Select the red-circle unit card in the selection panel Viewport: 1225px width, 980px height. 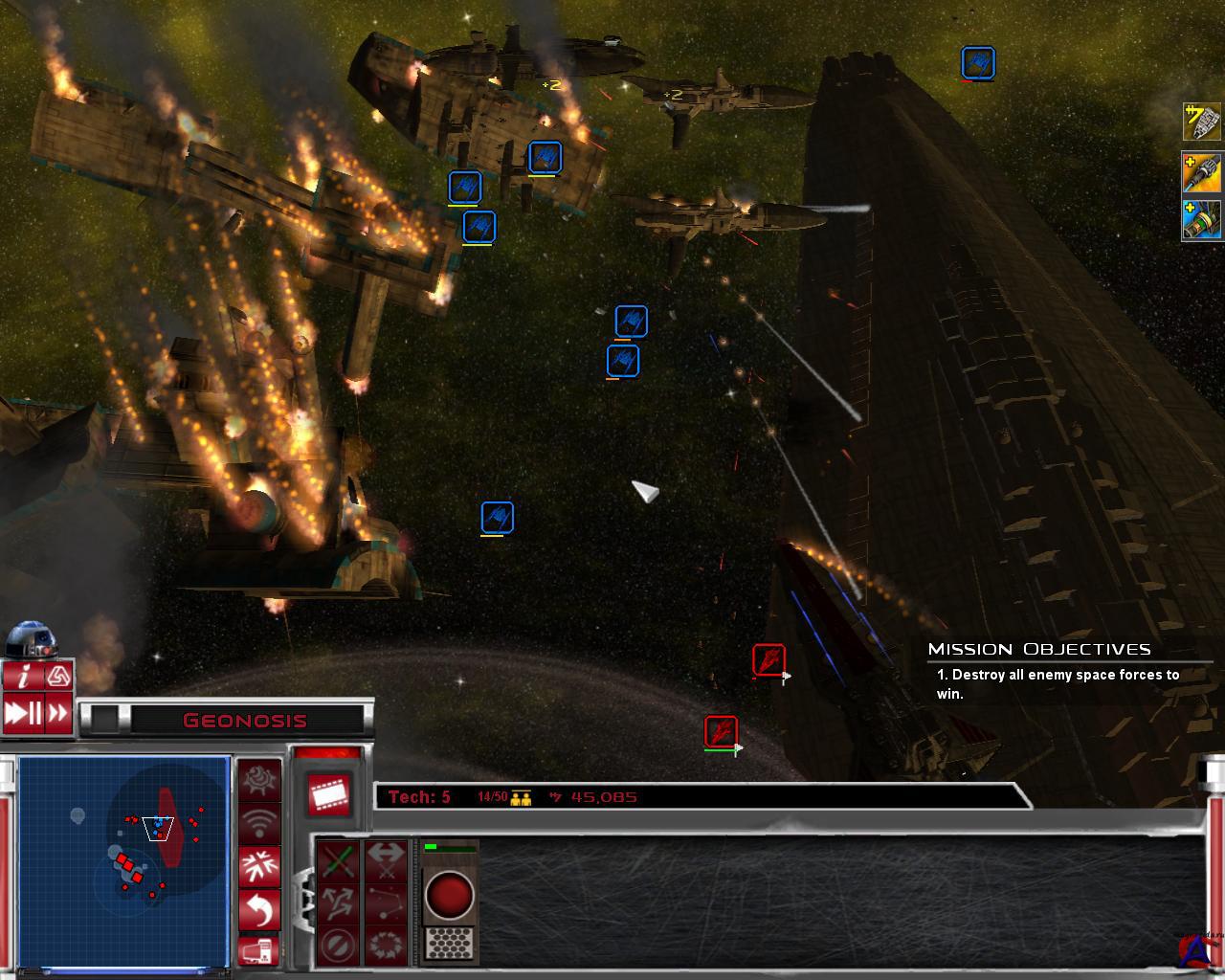pyautogui.click(x=449, y=902)
